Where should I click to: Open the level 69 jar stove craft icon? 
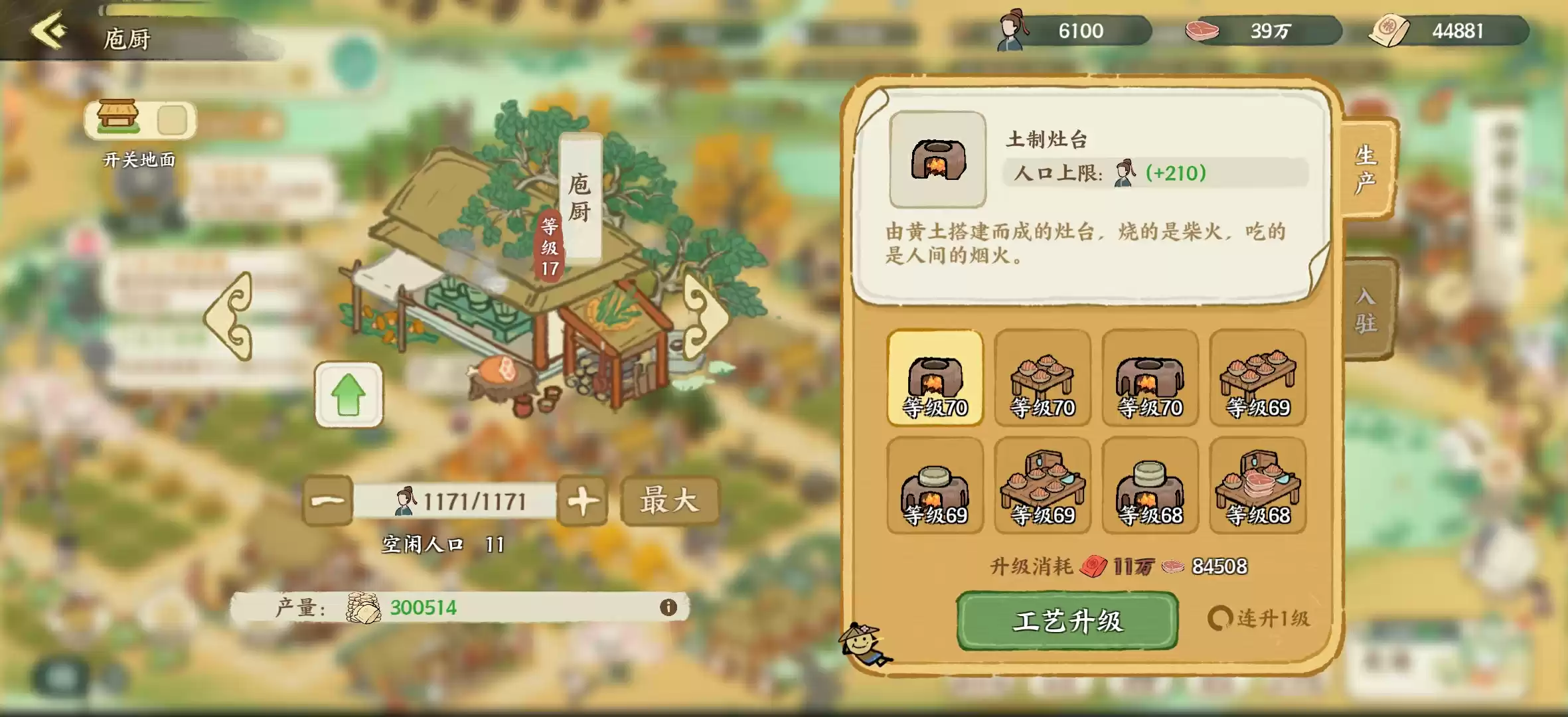(935, 487)
